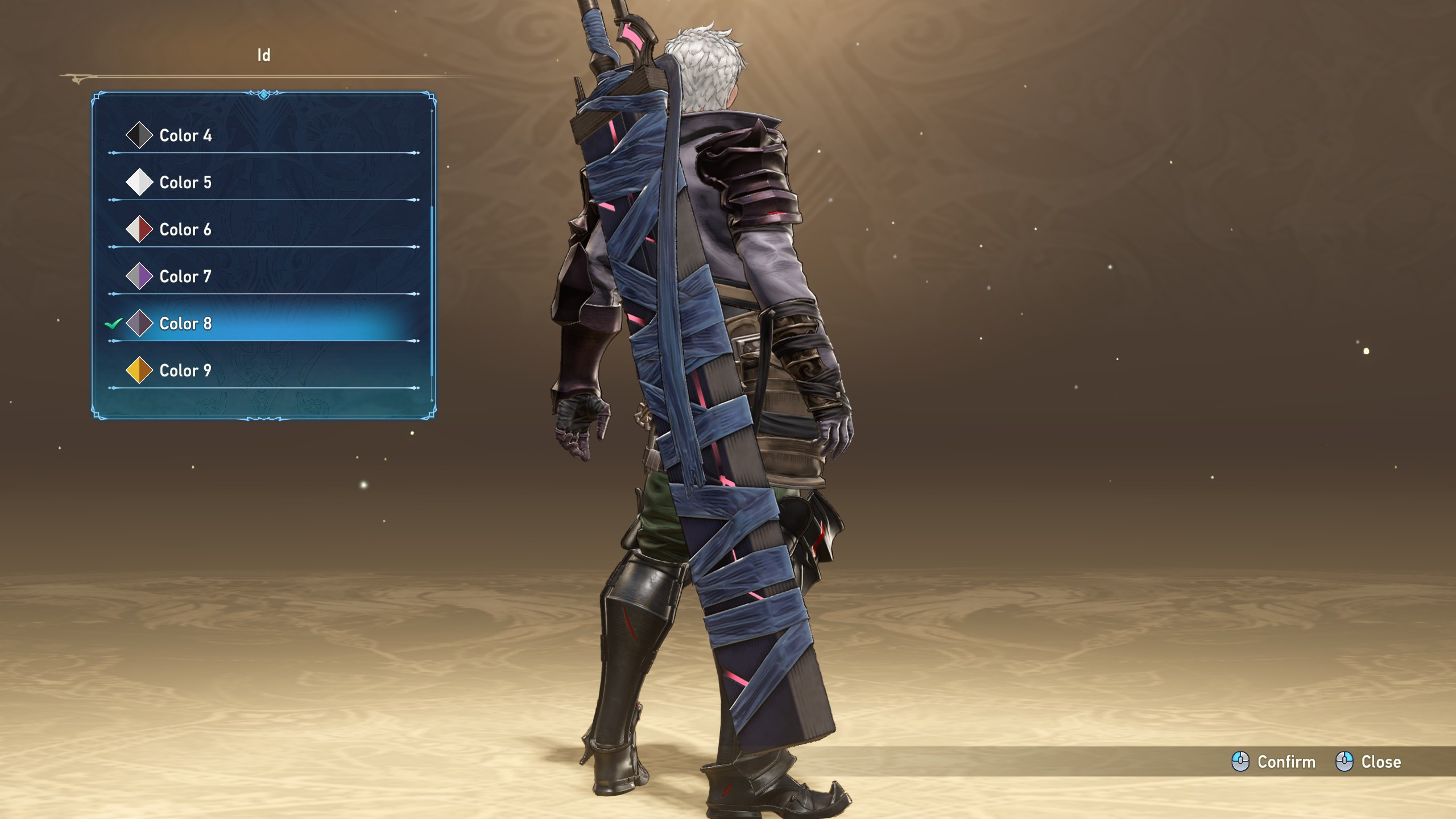Select the checked Color 8 entry

185,324
